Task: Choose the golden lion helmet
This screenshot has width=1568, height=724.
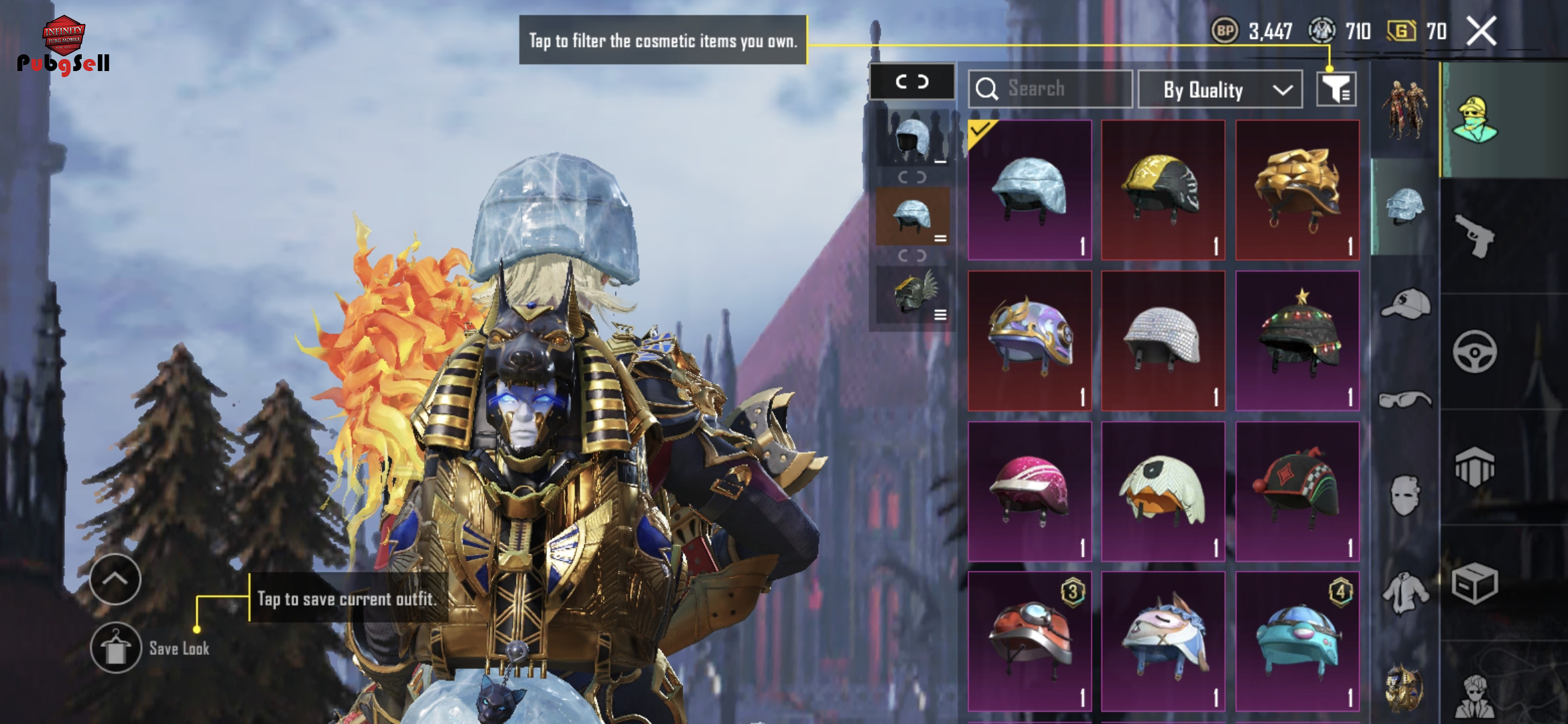Action: pyautogui.click(x=1297, y=190)
